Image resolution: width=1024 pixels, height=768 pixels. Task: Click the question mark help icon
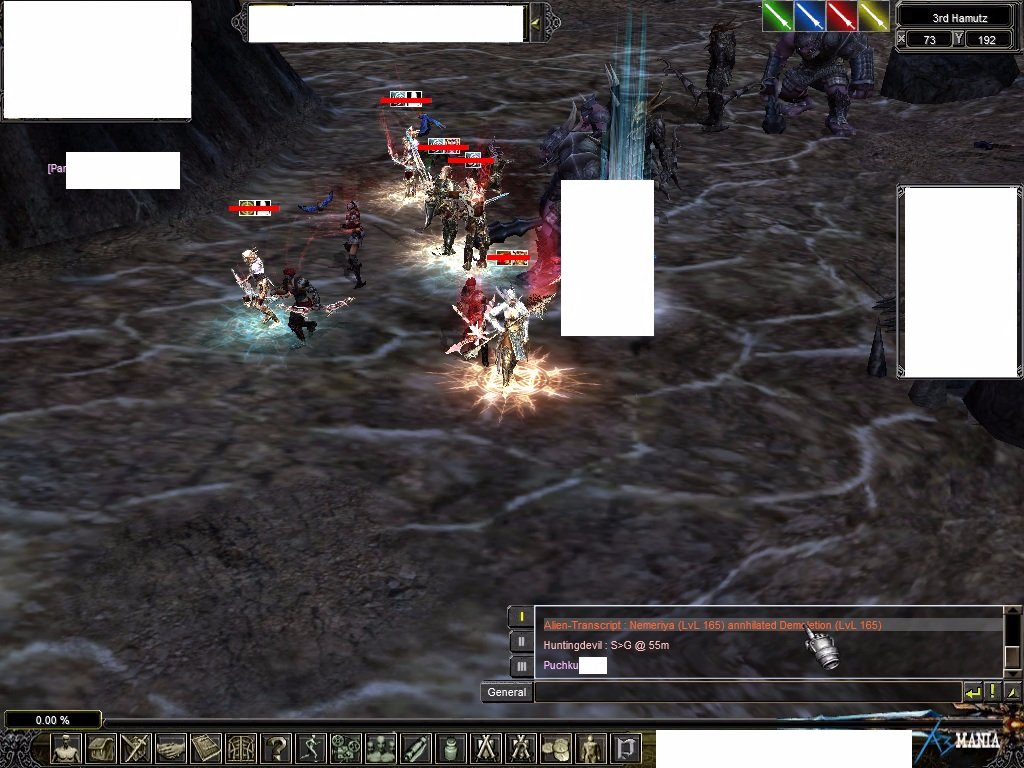(x=276, y=748)
